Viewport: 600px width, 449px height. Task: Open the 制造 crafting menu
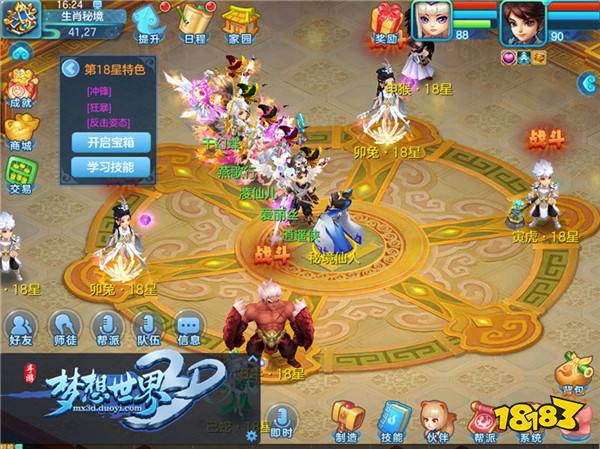coord(346,420)
